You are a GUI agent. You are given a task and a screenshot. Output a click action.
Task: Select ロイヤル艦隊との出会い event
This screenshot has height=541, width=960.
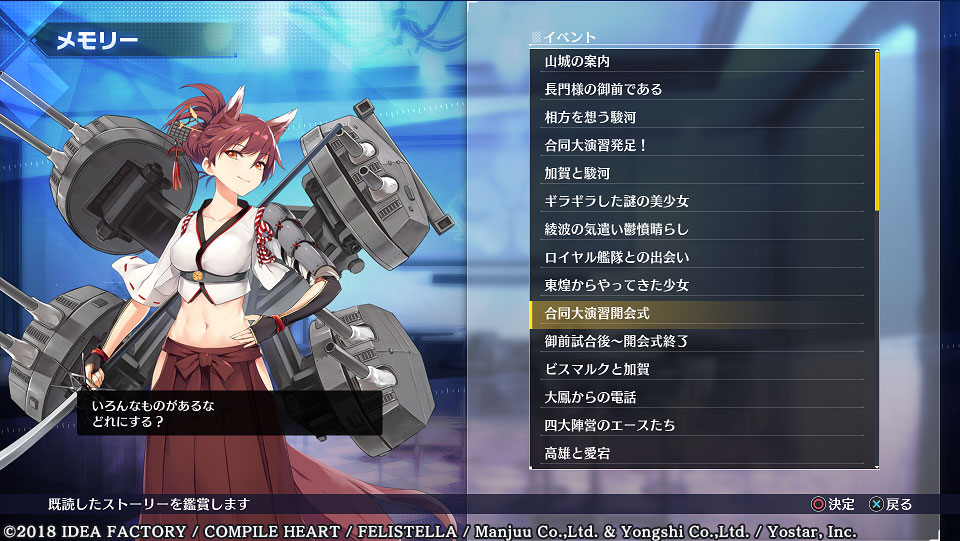[702, 257]
